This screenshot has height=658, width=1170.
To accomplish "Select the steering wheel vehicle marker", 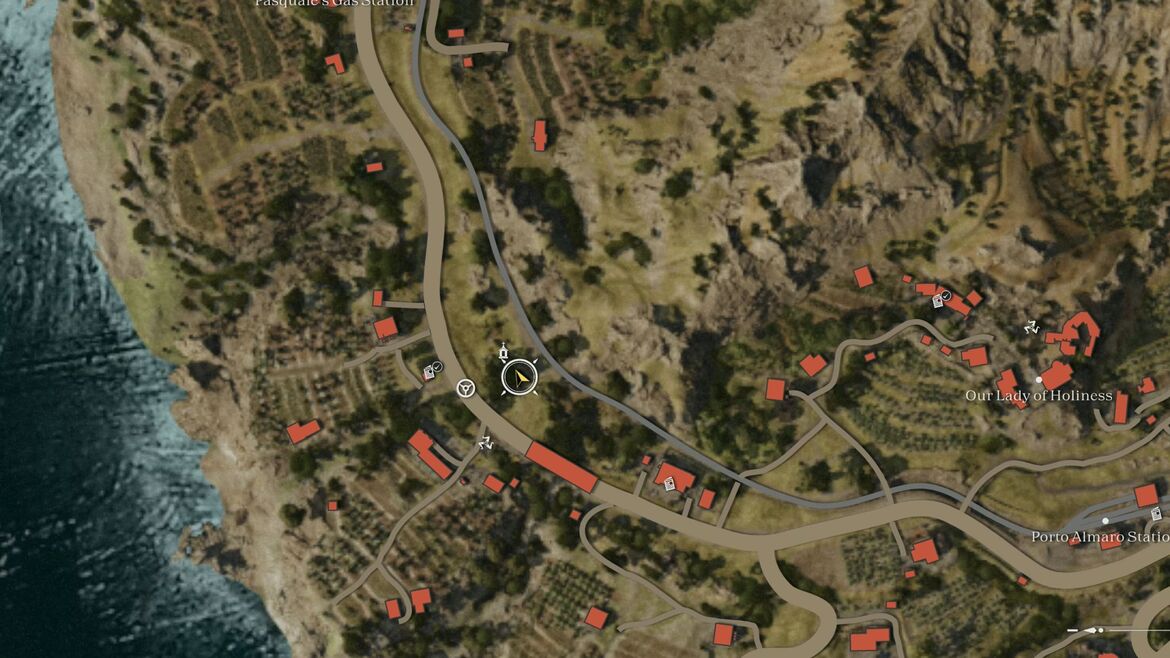I will click(x=465, y=388).
